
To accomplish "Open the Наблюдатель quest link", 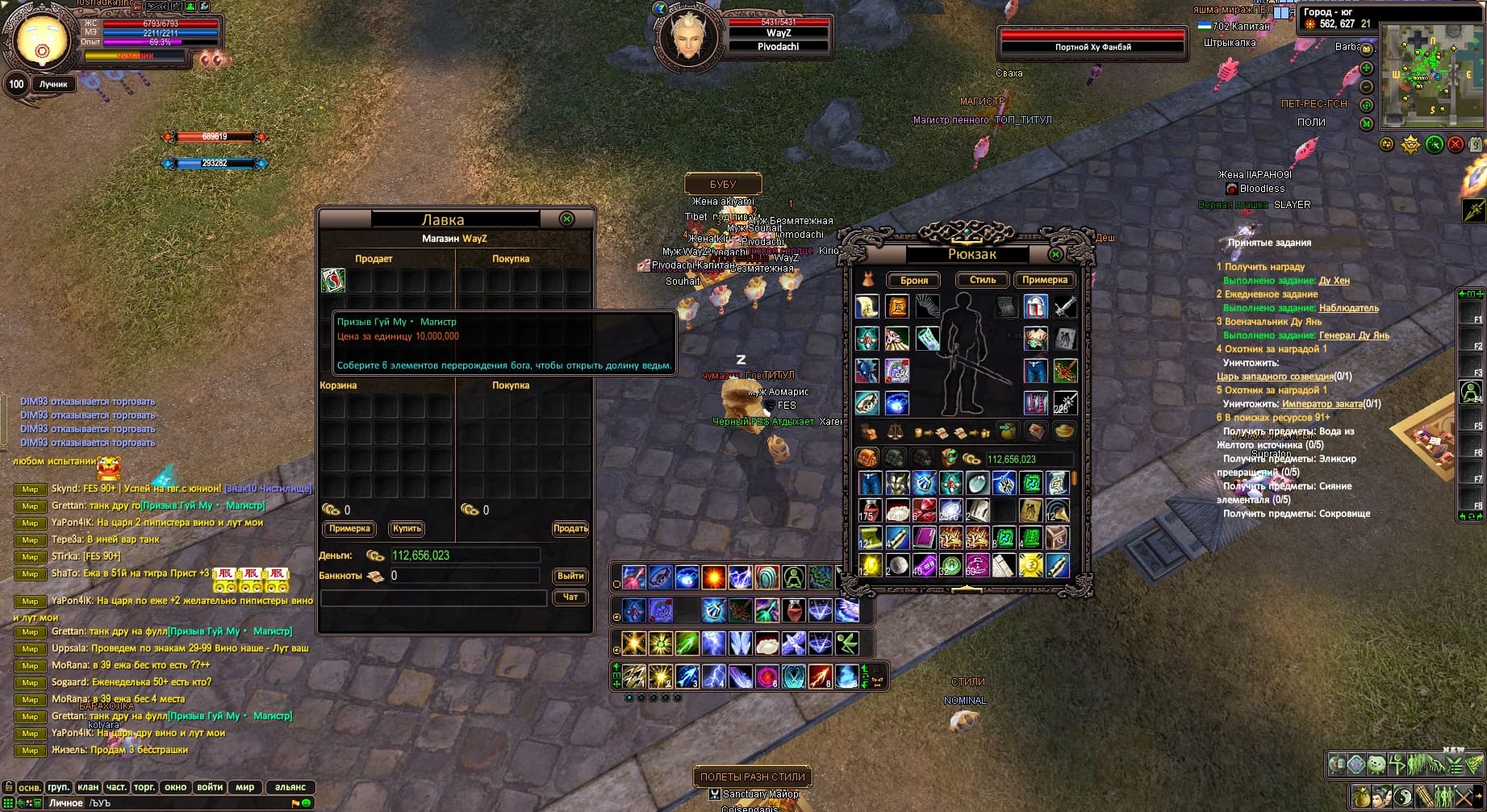I will [1348, 308].
